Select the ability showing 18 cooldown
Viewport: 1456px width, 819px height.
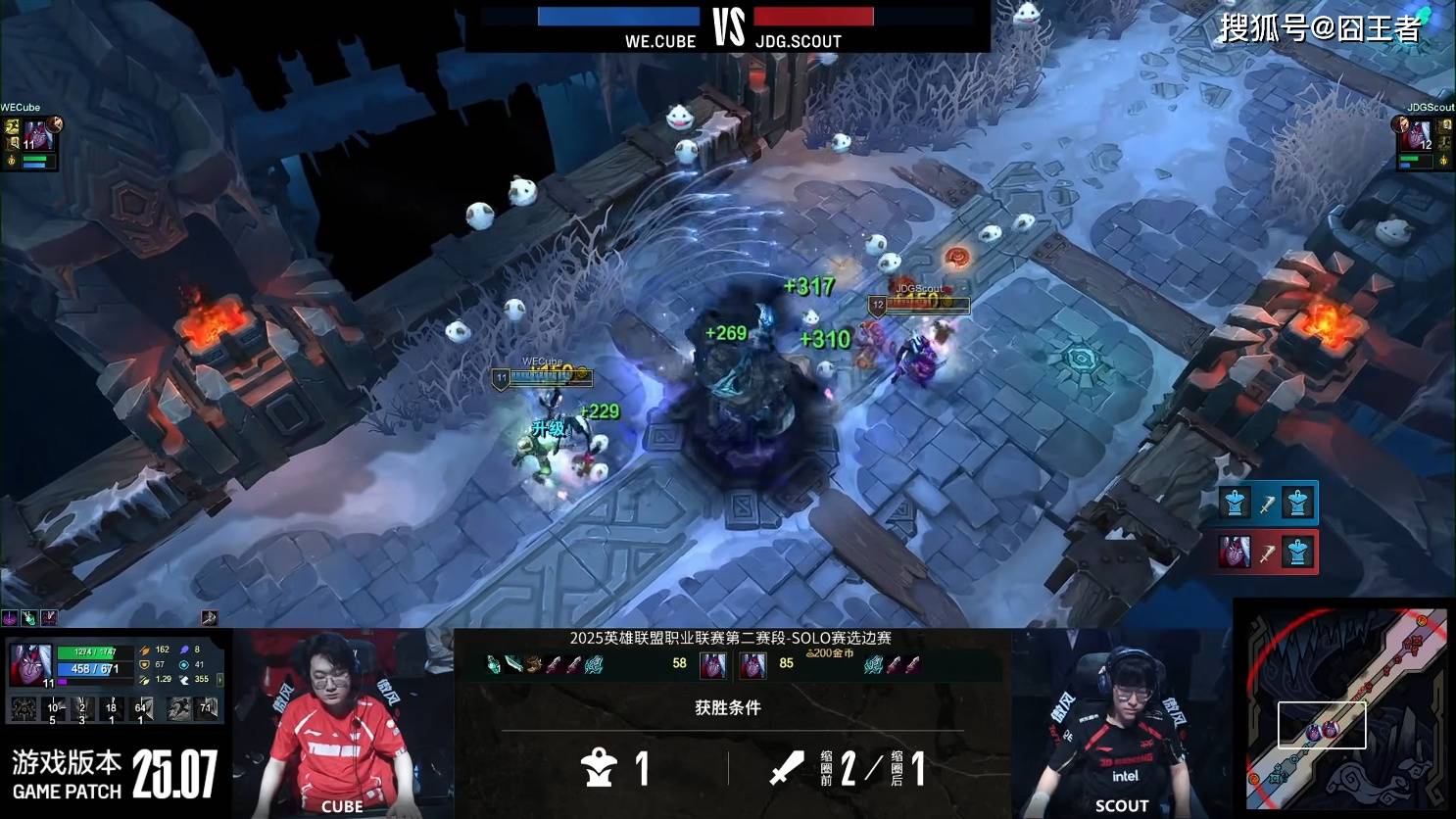(x=112, y=708)
